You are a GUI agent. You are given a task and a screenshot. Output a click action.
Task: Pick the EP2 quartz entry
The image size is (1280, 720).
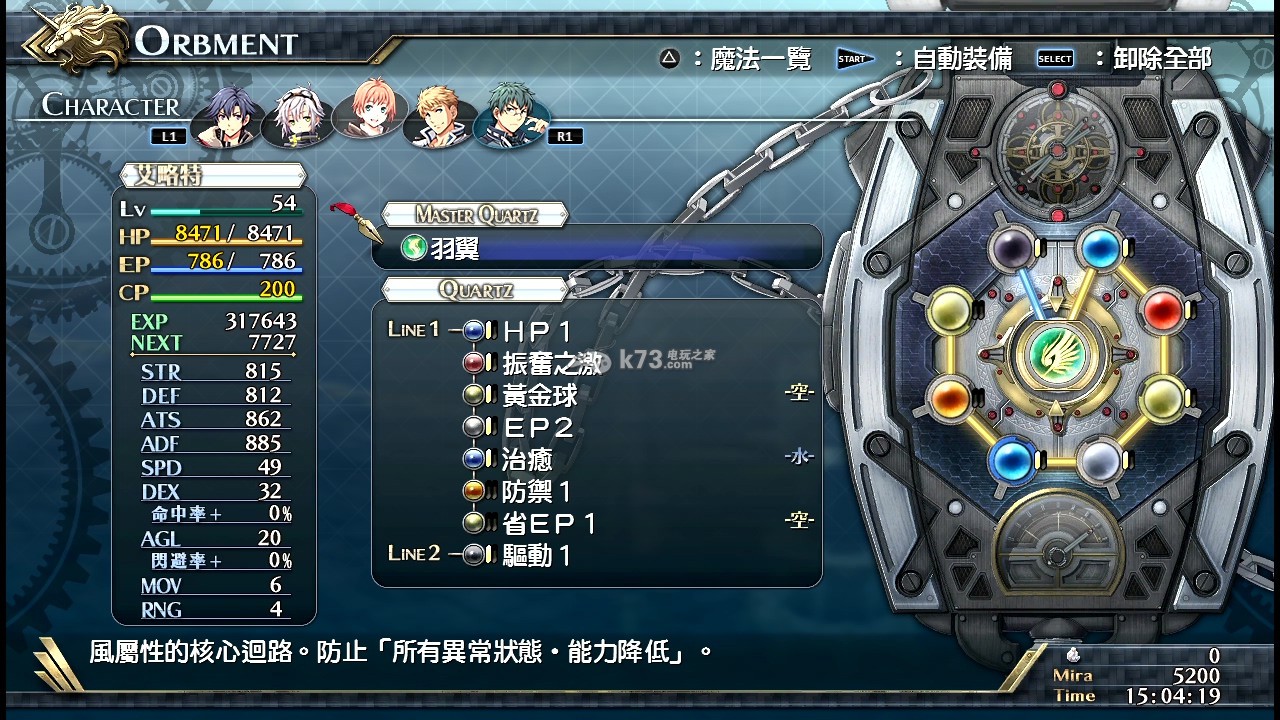click(537, 427)
